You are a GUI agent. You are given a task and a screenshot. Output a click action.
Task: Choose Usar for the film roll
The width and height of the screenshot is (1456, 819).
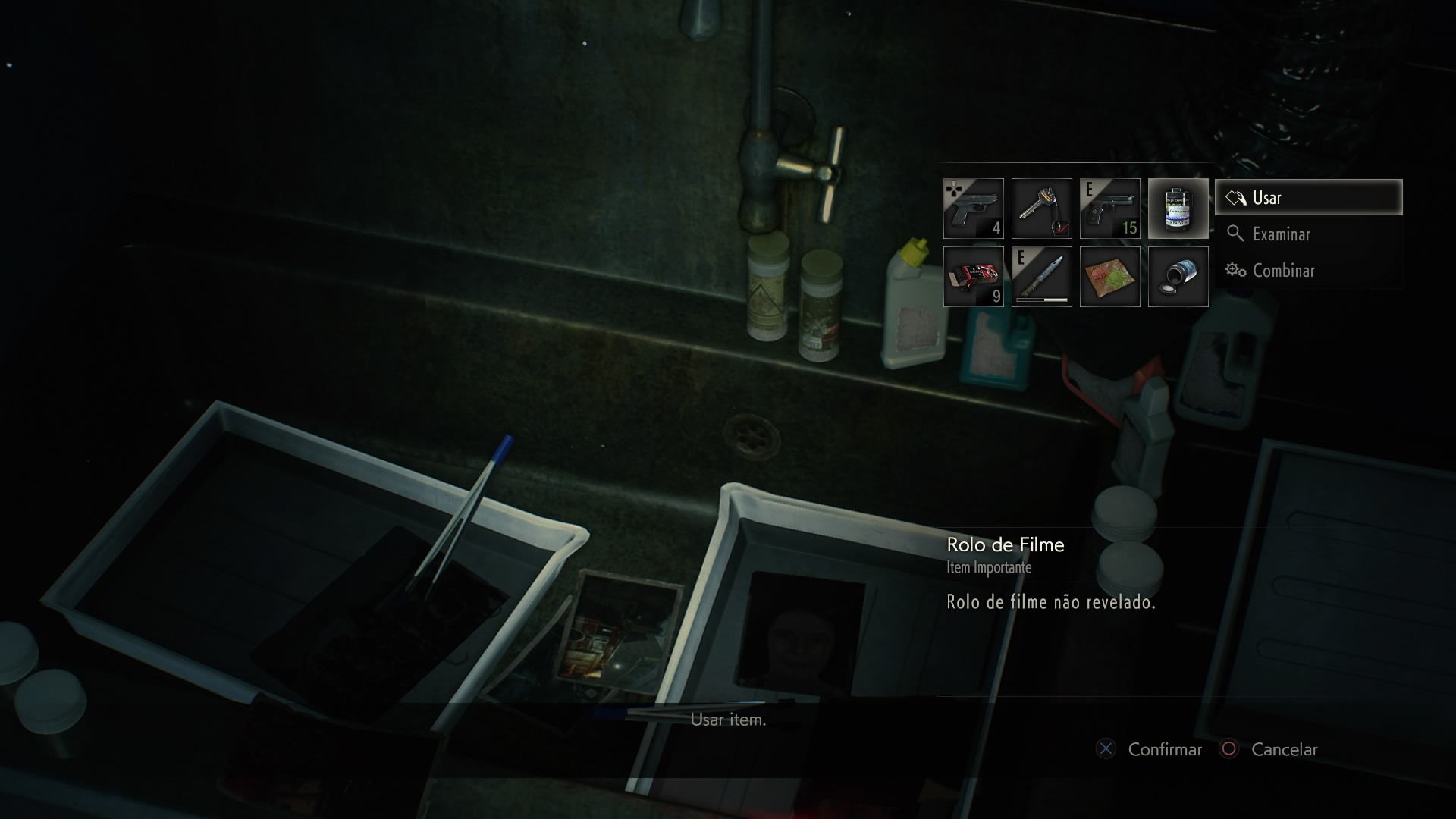tap(1308, 198)
